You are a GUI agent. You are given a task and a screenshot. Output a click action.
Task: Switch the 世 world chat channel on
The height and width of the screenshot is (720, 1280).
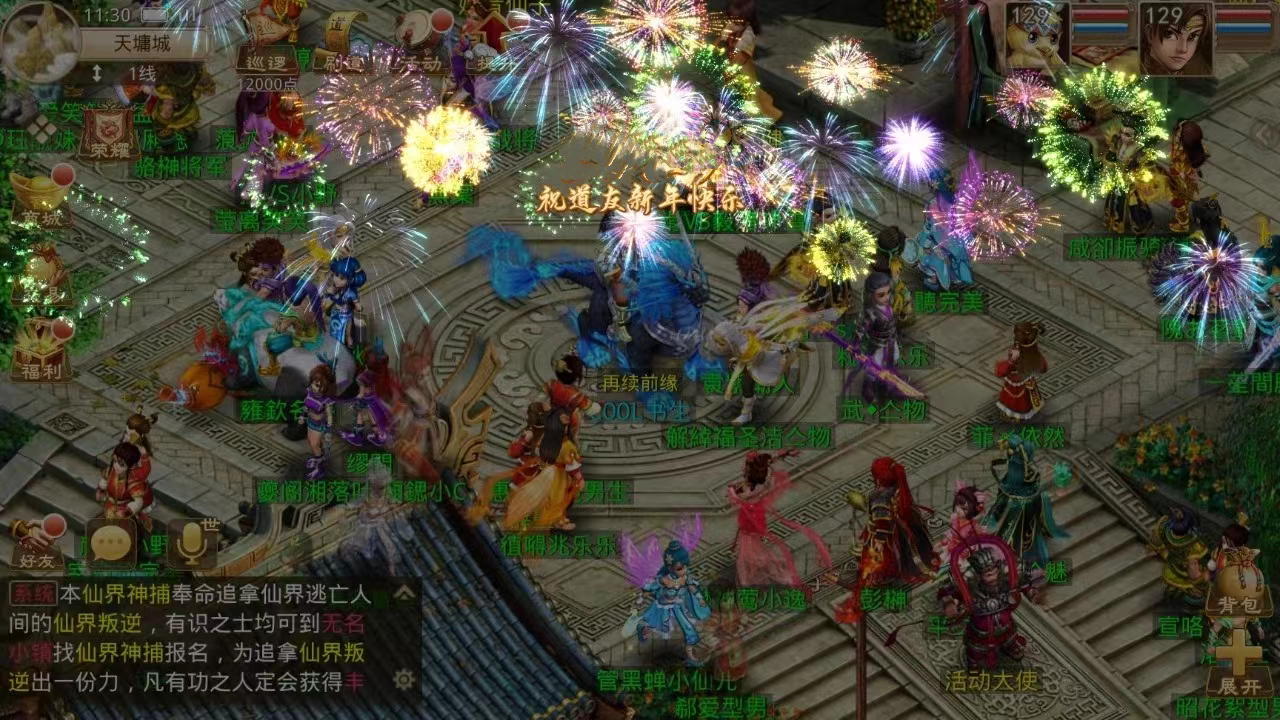pos(211,523)
